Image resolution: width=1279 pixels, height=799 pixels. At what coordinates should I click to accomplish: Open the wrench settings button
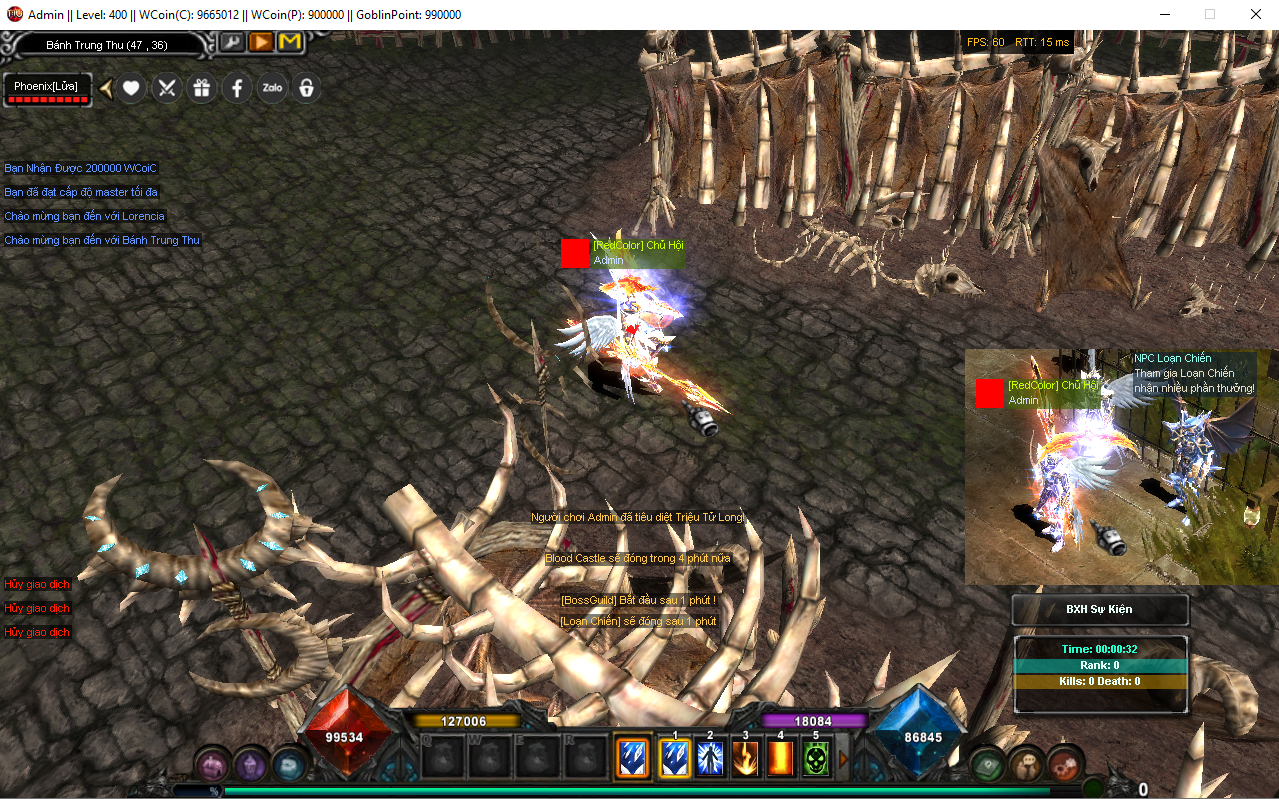tap(232, 42)
